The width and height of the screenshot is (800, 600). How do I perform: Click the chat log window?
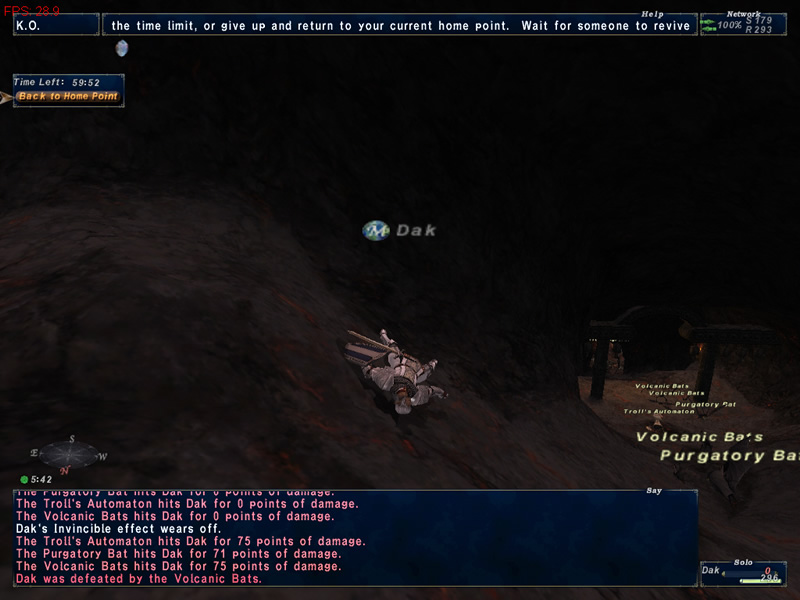[355, 538]
